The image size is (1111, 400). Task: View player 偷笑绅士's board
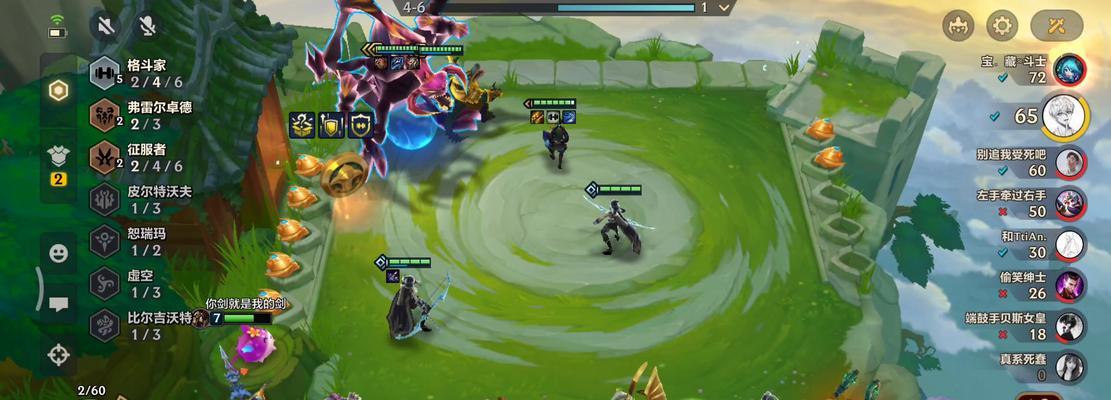[1070, 285]
